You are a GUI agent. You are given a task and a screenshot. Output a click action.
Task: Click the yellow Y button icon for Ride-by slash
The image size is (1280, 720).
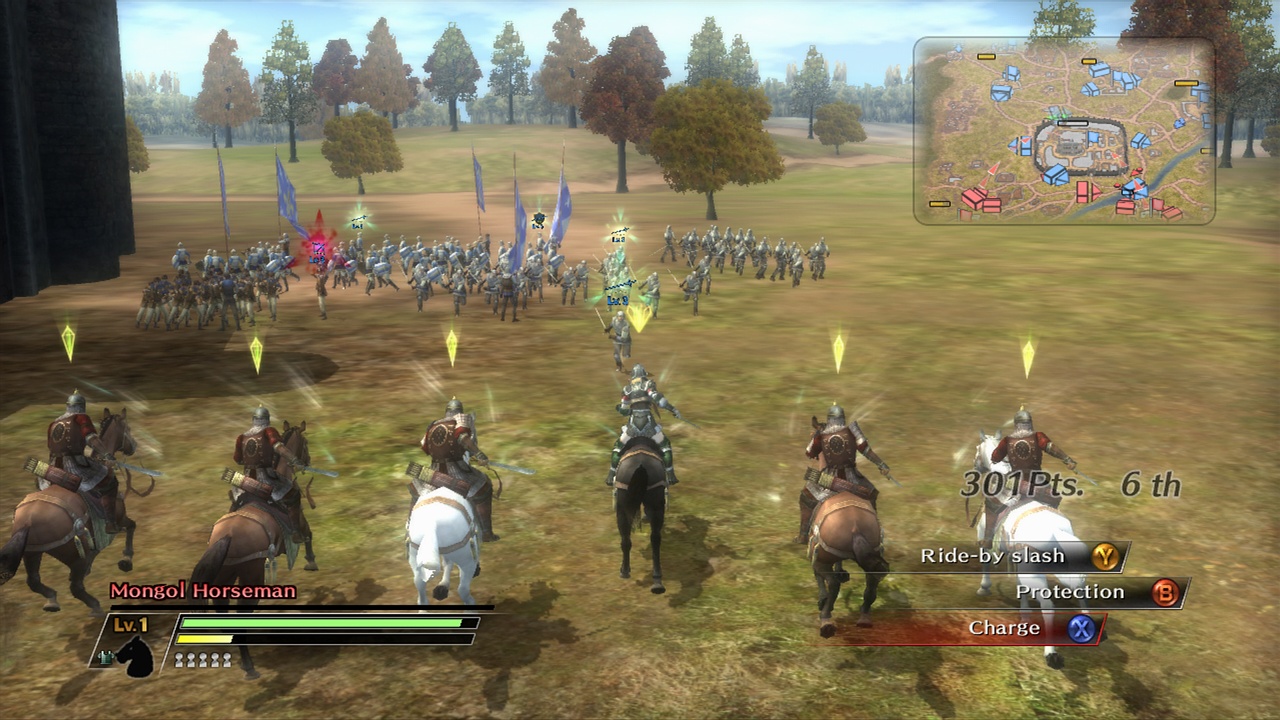[x=1105, y=556]
